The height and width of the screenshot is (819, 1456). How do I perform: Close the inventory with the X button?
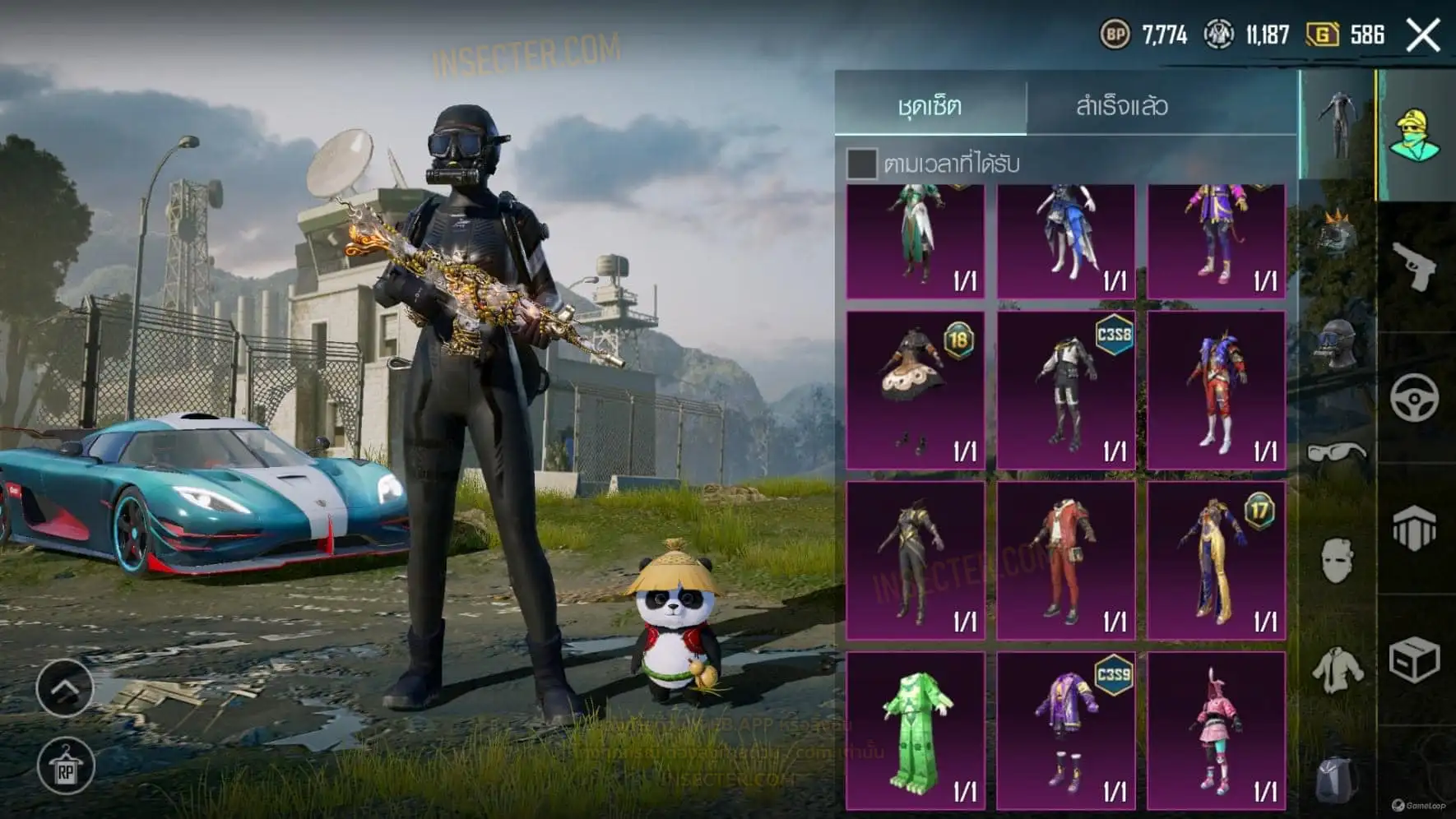point(1423,35)
